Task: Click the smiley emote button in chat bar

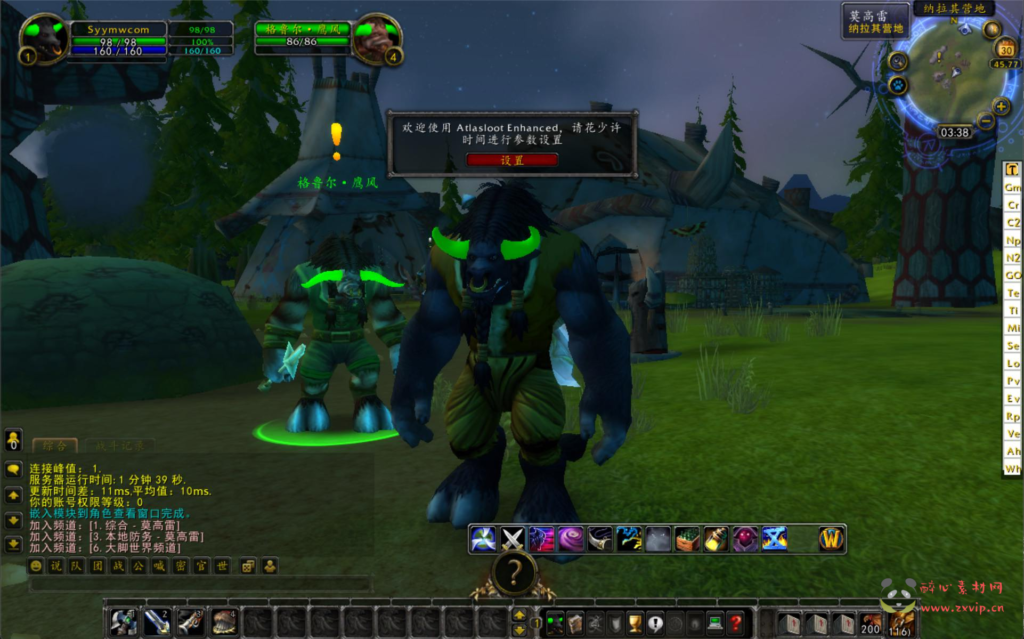Action: tap(36, 567)
